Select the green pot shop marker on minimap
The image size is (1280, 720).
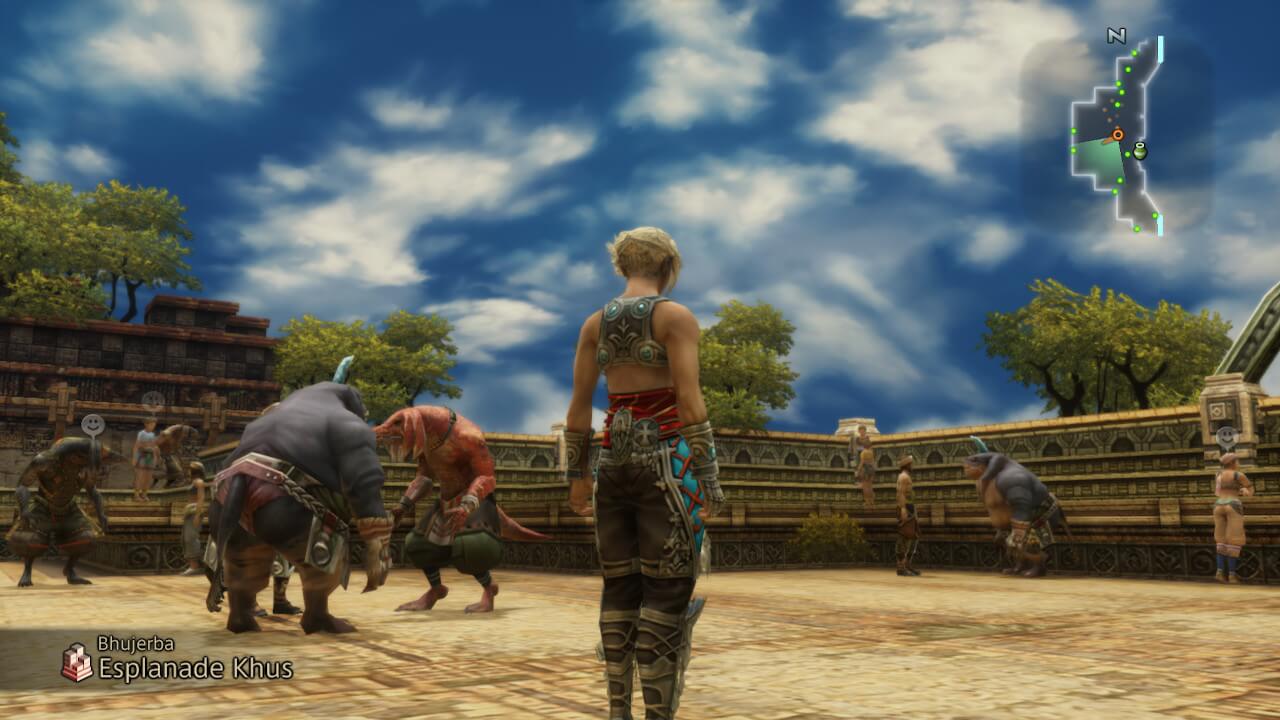pos(1139,151)
